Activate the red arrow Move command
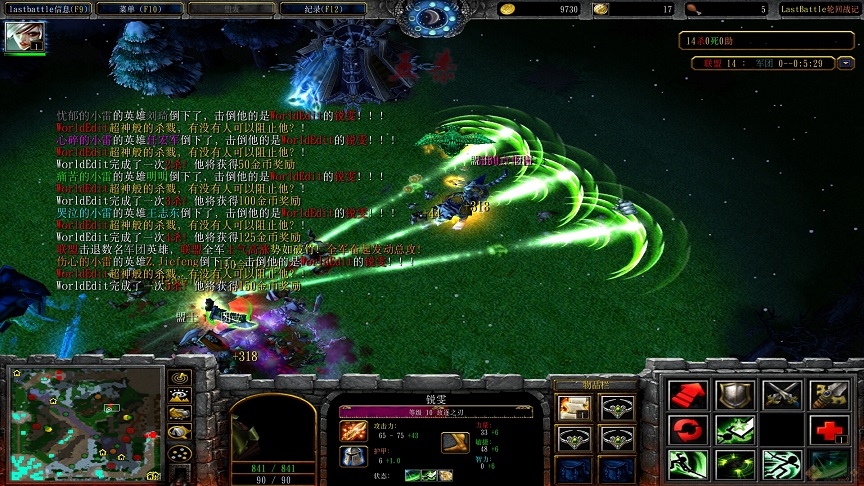The height and width of the screenshot is (486, 864). tap(688, 395)
